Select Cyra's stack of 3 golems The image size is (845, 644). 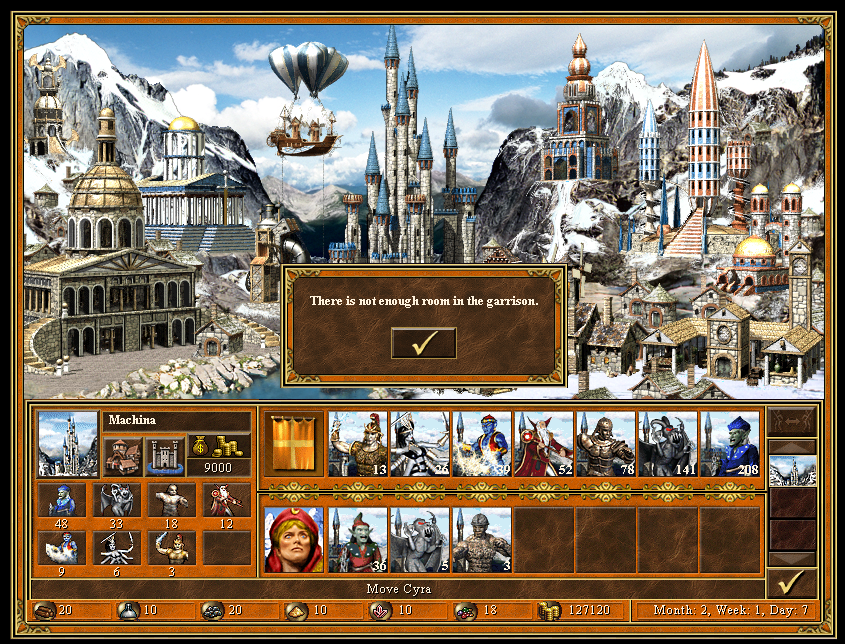(482, 540)
